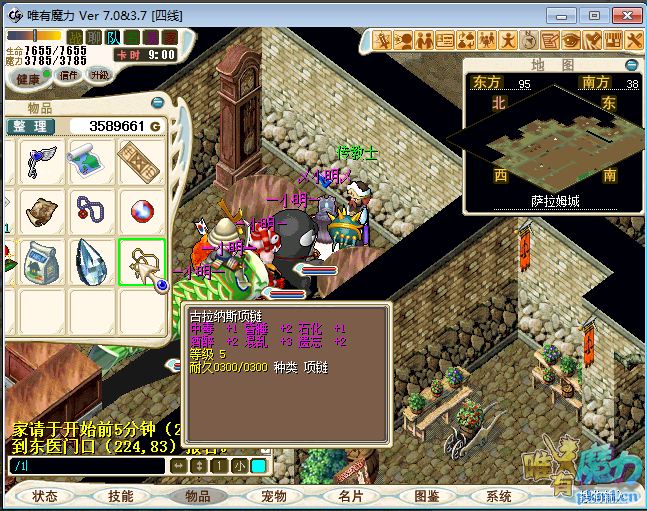Select the blue crystal teardrop item
Viewport: 647px width, 511px height.
point(91,261)
